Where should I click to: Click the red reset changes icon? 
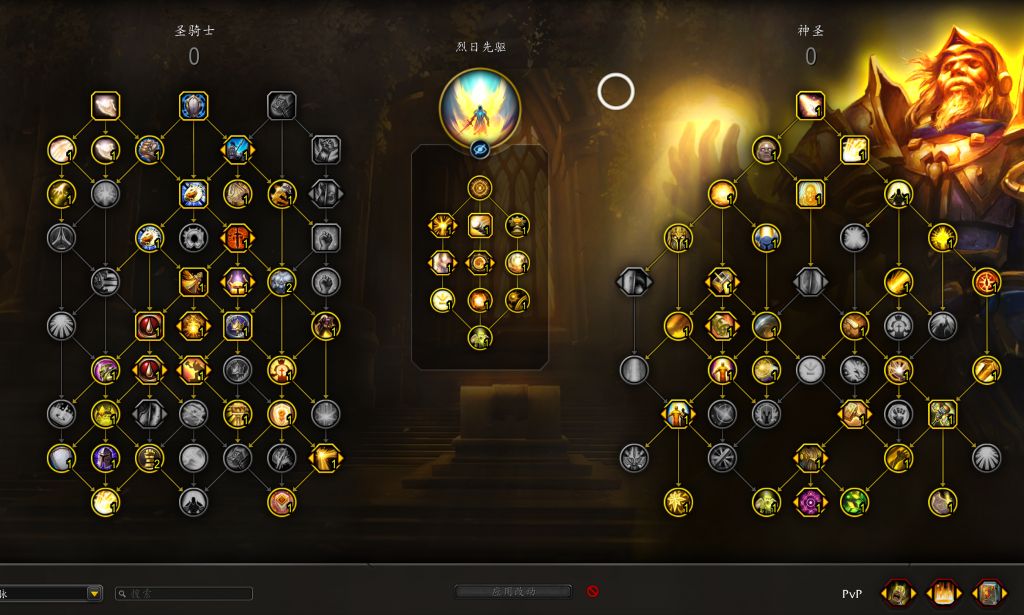point(593,591)
